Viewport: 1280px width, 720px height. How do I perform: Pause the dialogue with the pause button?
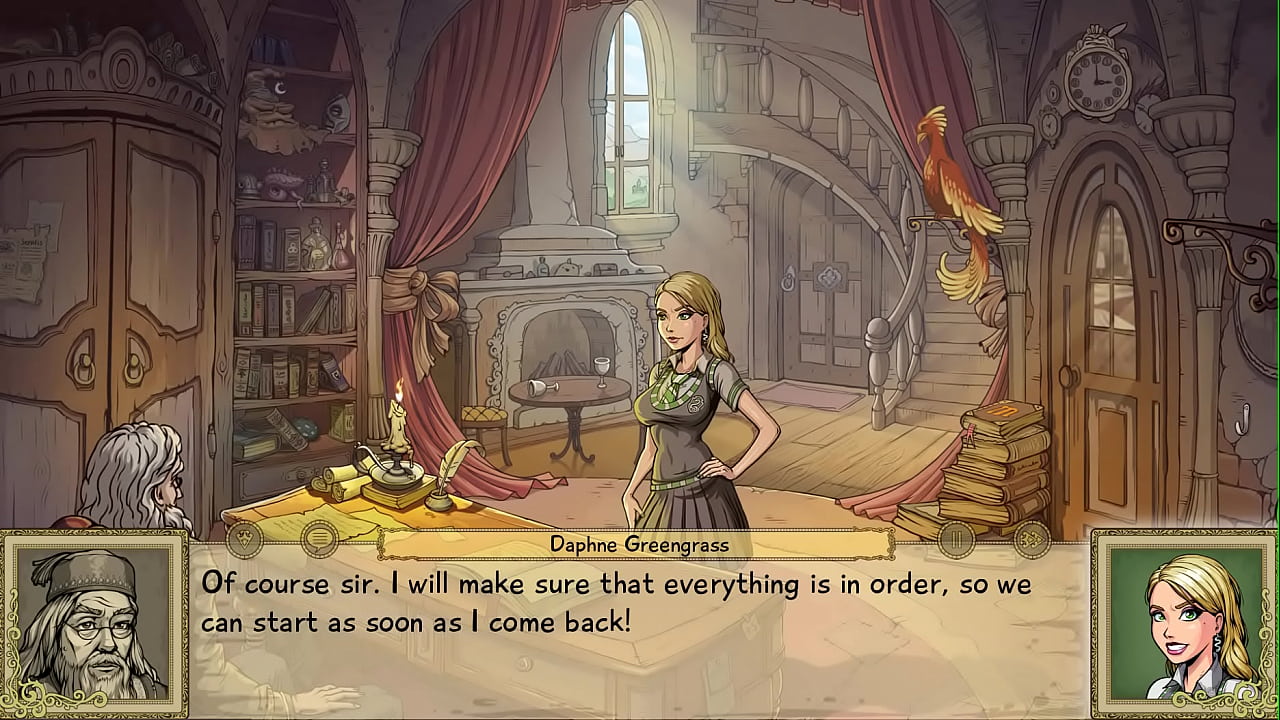click(x=956, y=540)
